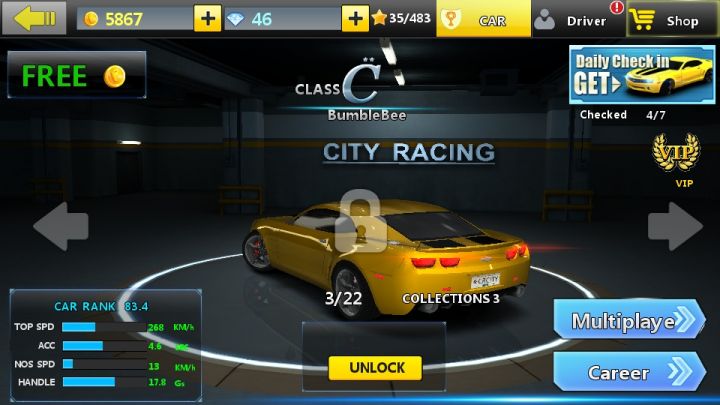Open the Driver tab
Screen dimensions: 720x405
[x=575, y=19]
